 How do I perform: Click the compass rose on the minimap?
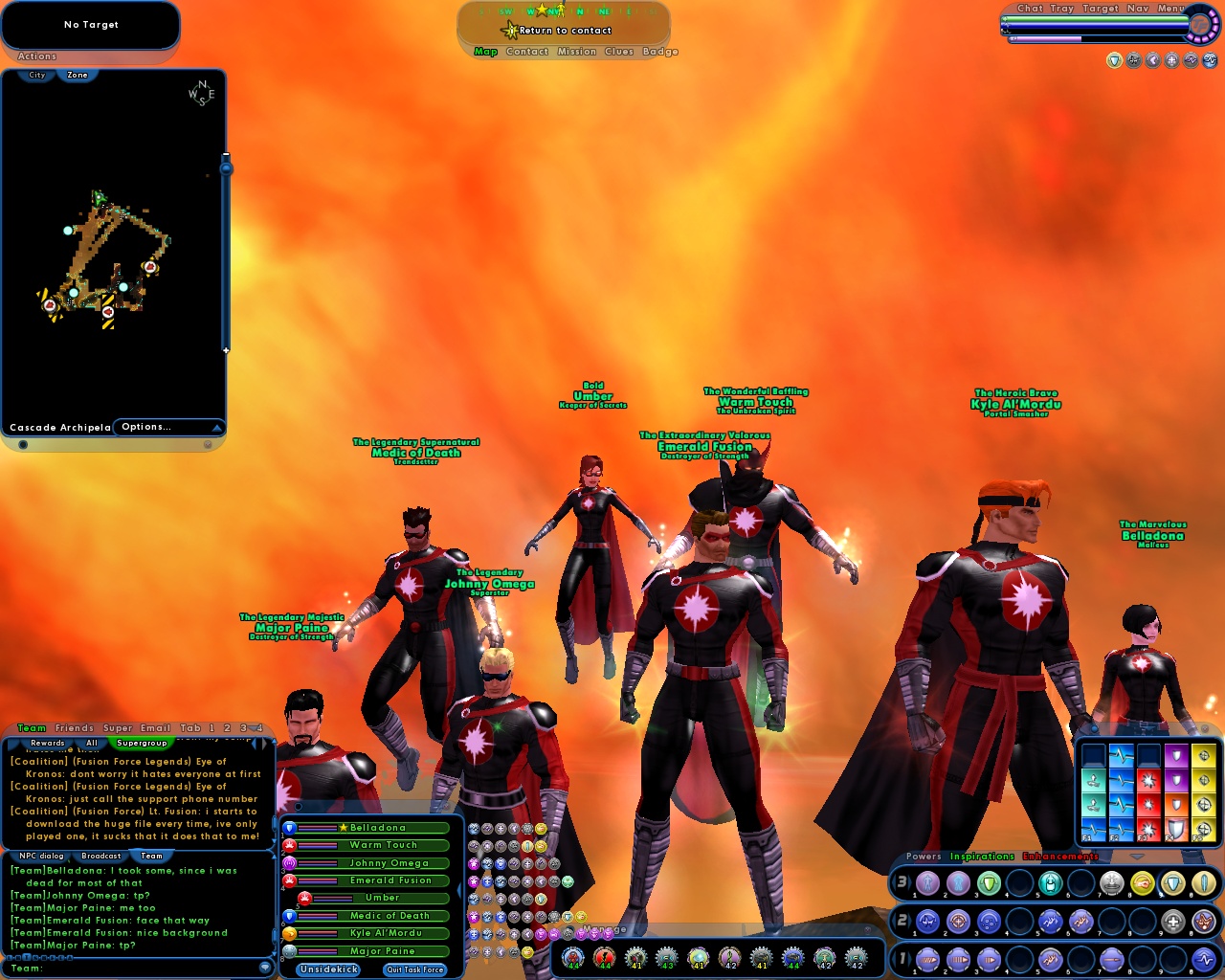click(201, 92)
